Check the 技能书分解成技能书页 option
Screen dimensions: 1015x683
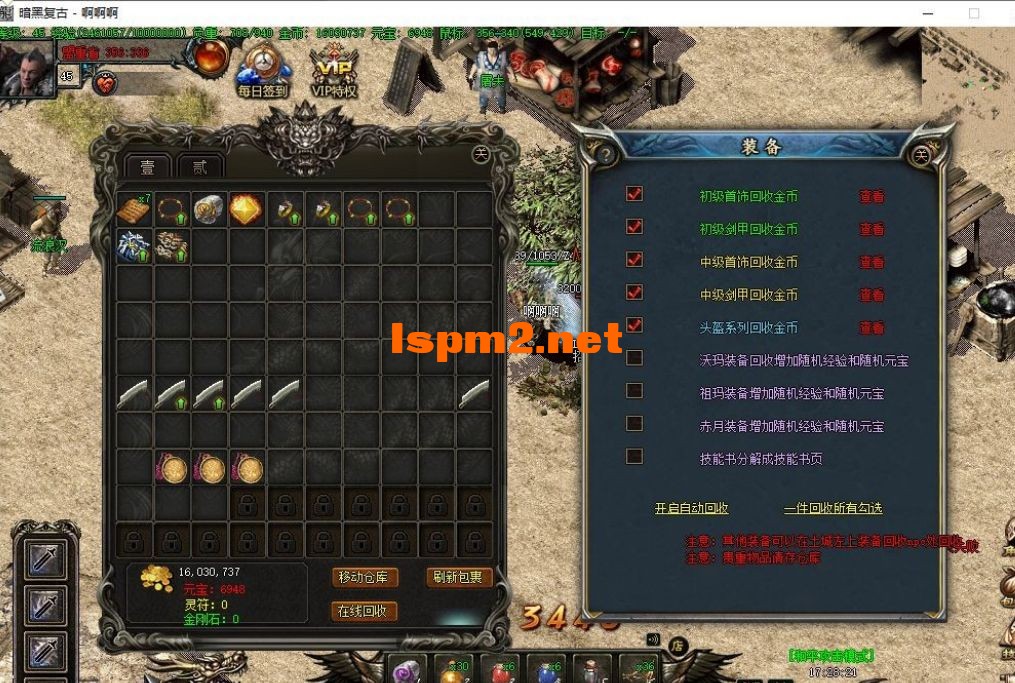tap(634, 457)
